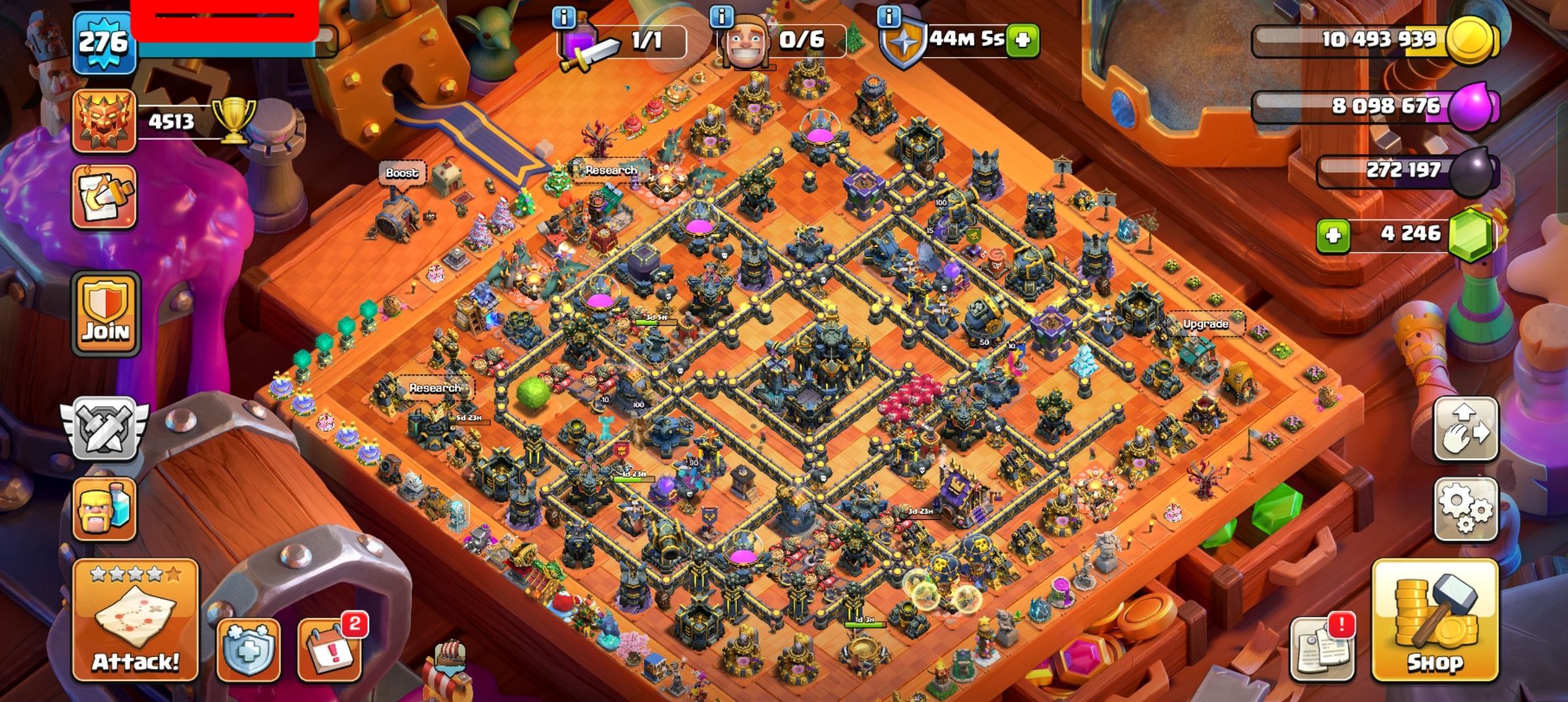Image resolution: width=1568 pixels, height=702 pixels.
Task: Open player profile via level 276 badge
Action: pos(104,44)
